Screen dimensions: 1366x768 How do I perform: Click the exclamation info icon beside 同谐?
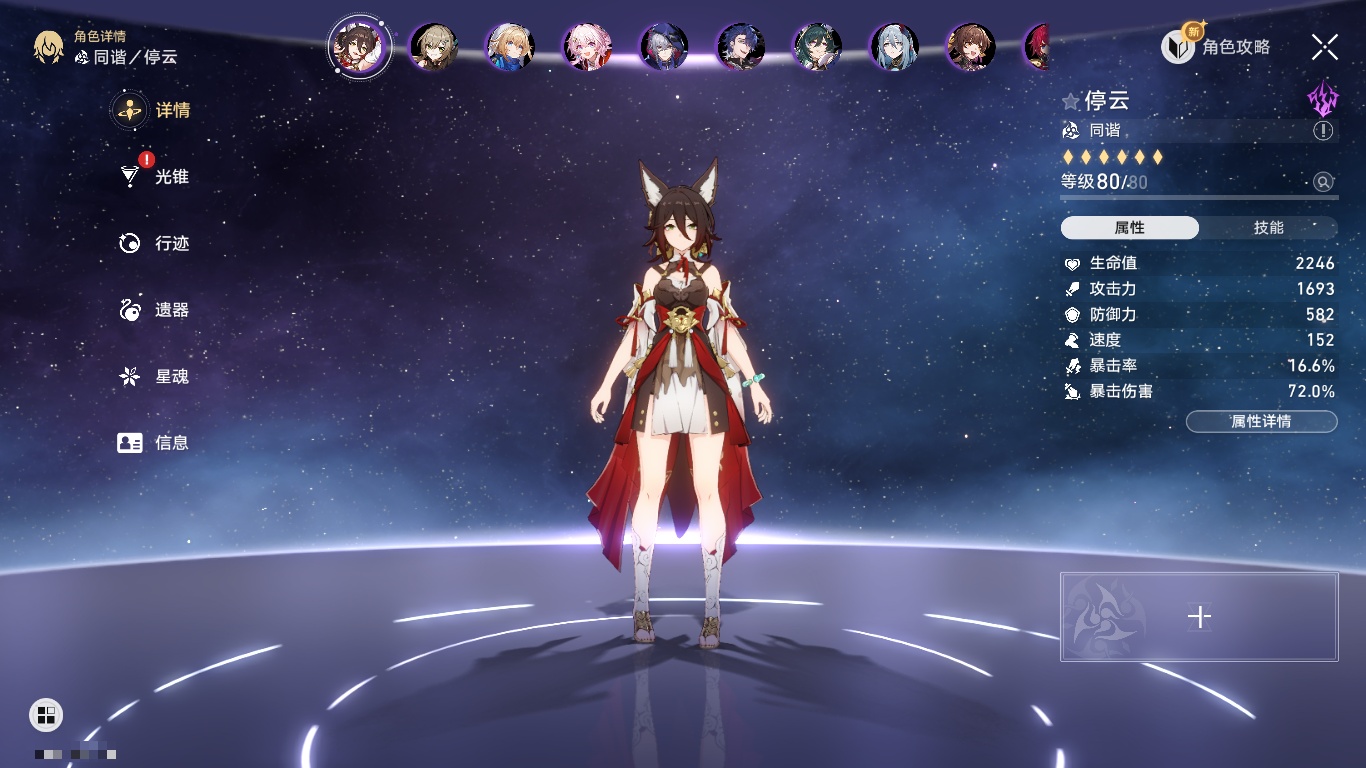1323,131
